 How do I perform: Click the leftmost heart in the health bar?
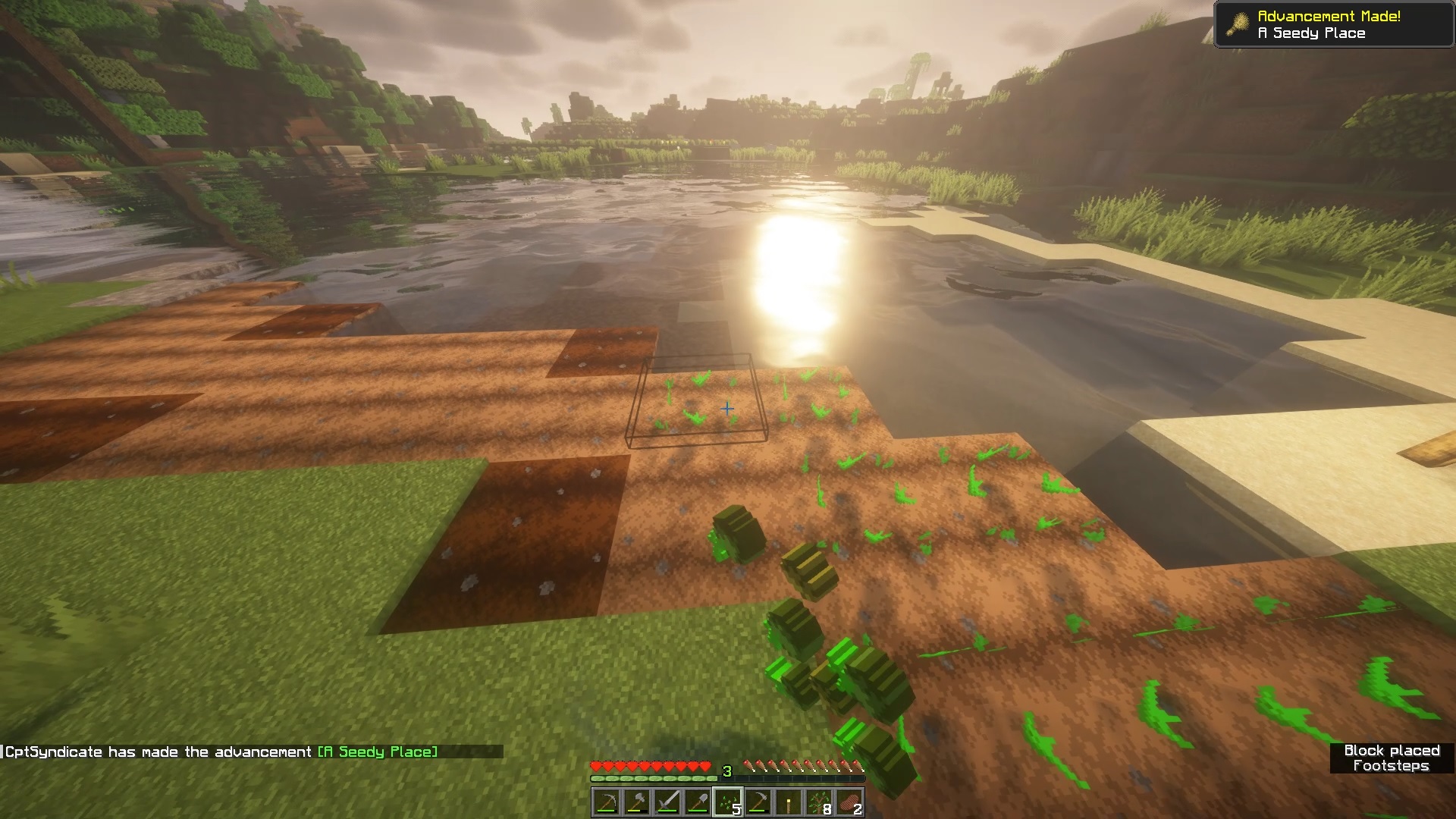[597, 766]
